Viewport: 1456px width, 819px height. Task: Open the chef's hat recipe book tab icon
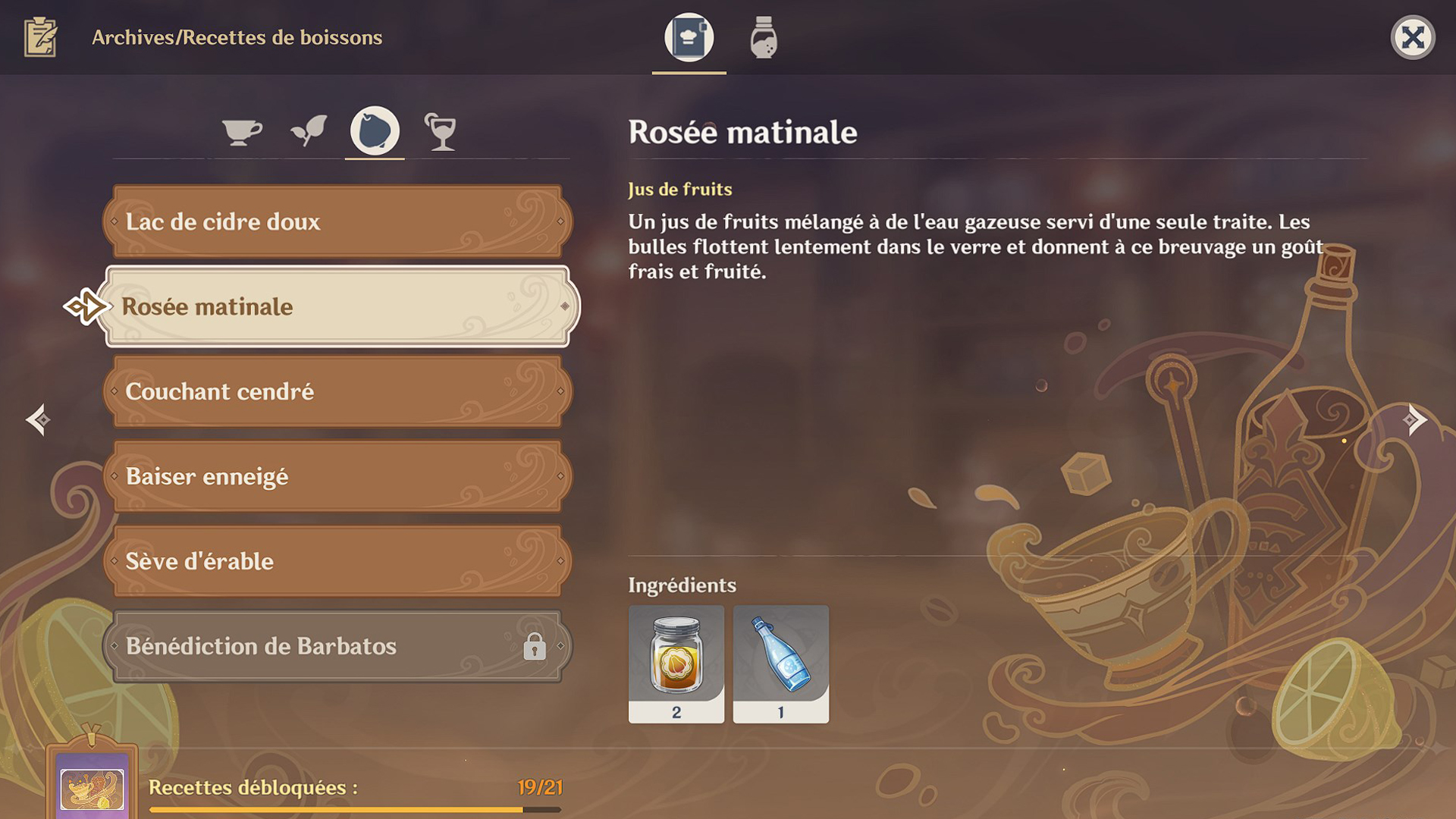[688, 37]
